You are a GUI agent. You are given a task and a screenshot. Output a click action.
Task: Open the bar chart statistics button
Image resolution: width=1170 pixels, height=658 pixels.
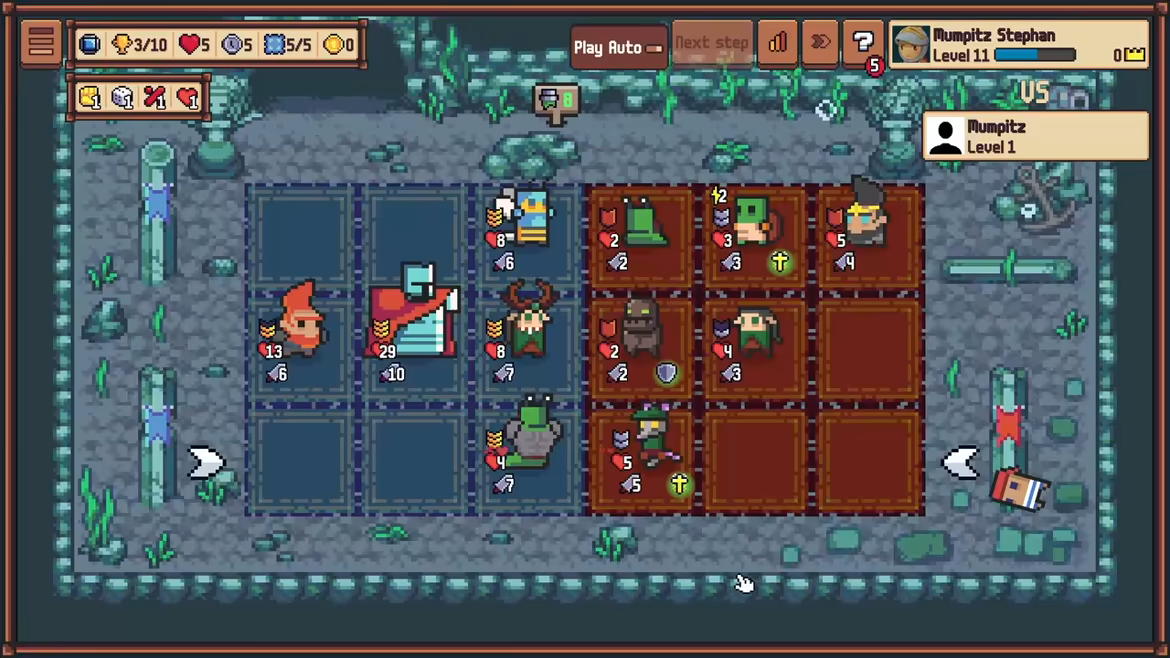tap(776, 44)
